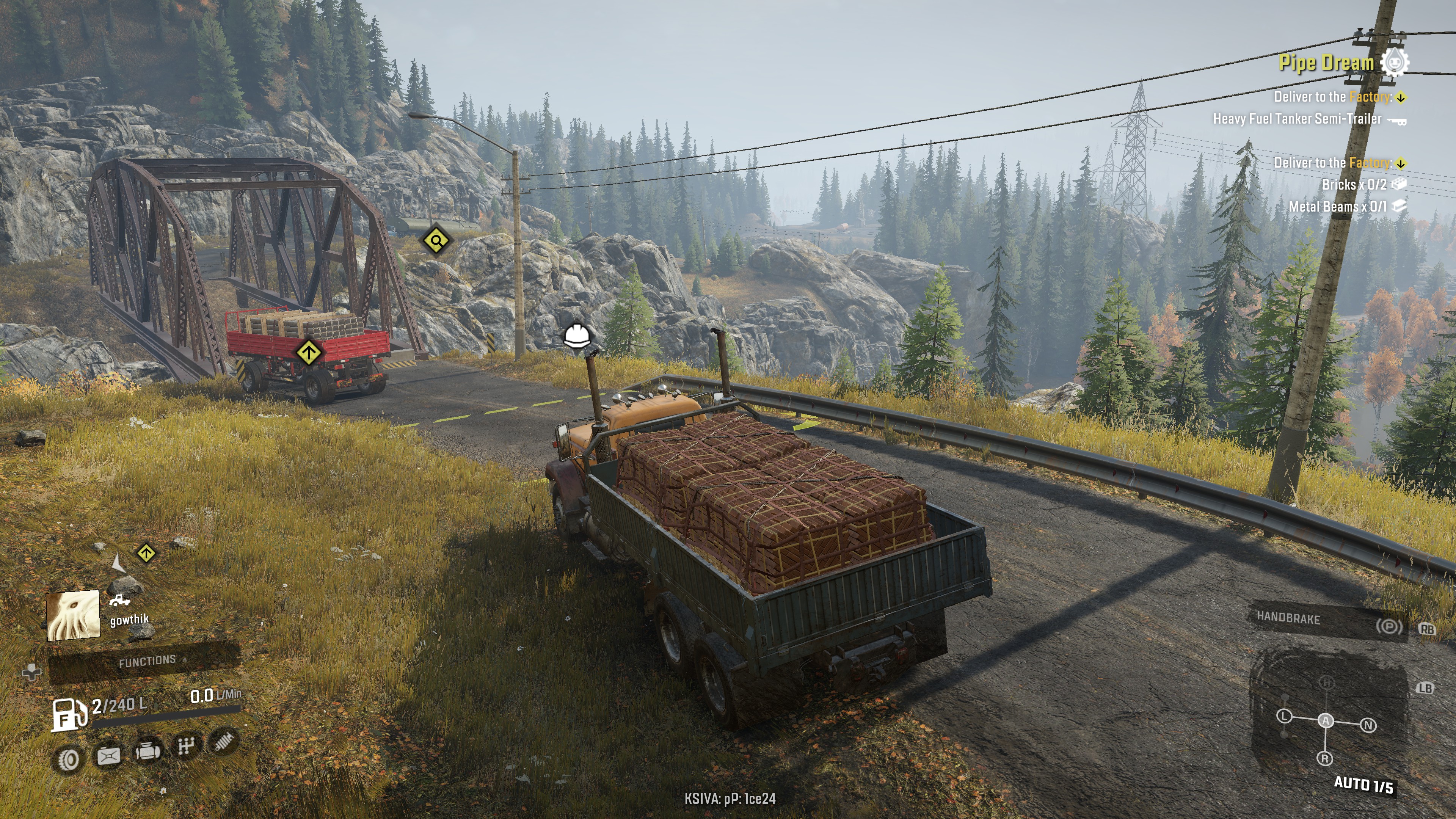Toggle the Handbrake control
The image size is (1456, 819).
pyautogui.click(x=1326, y=621)
